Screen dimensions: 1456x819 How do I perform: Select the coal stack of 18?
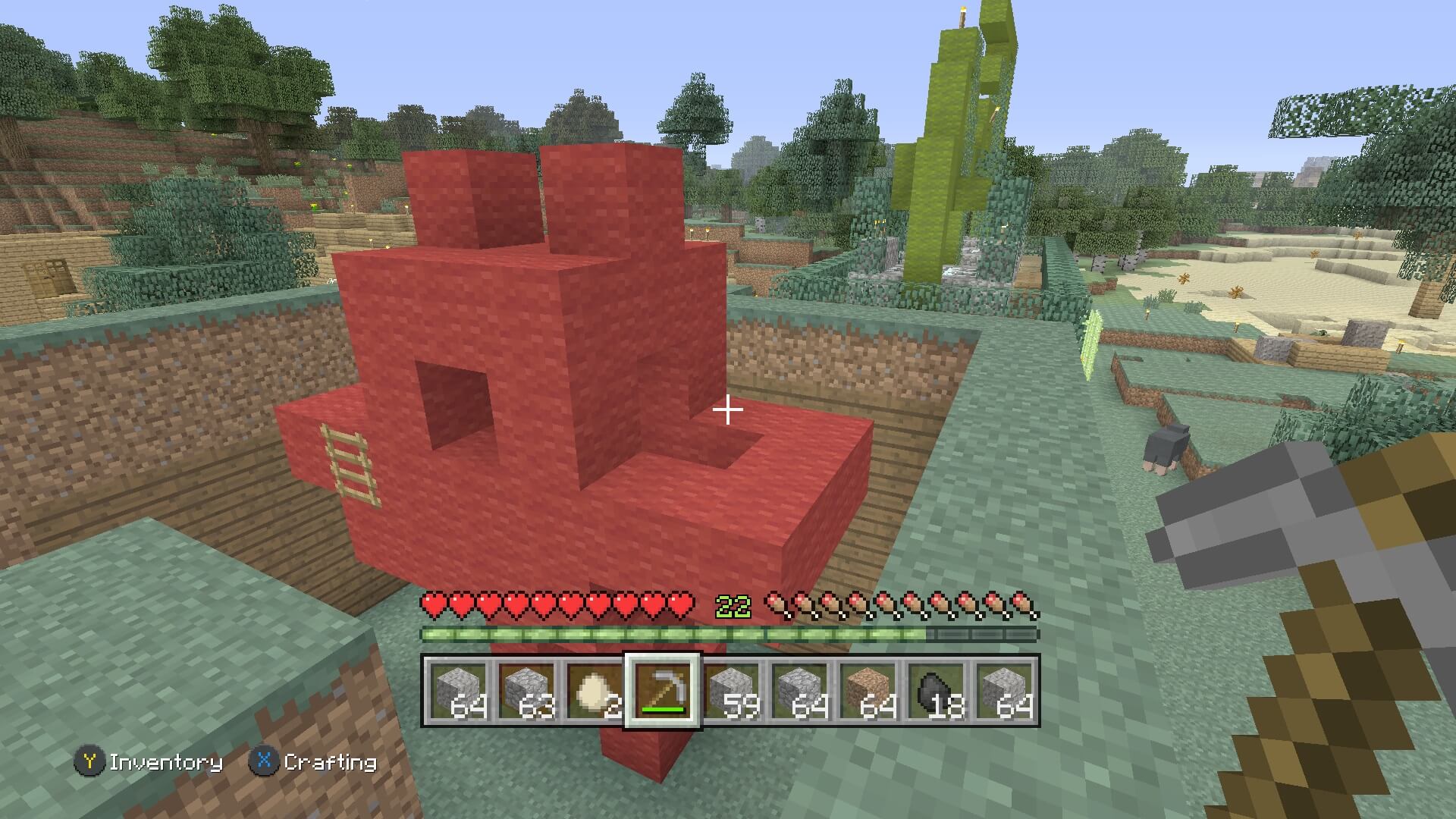pyautogui.click(x=935, y=691)
